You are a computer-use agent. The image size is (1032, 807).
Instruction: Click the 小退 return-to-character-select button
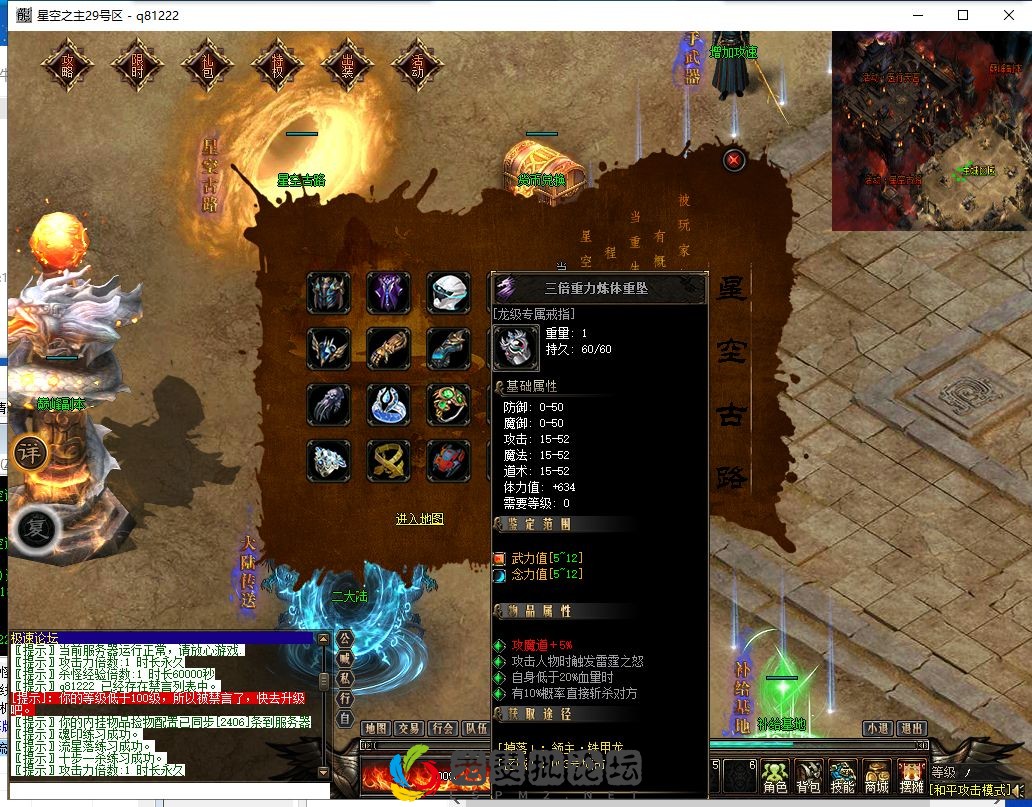878,729
